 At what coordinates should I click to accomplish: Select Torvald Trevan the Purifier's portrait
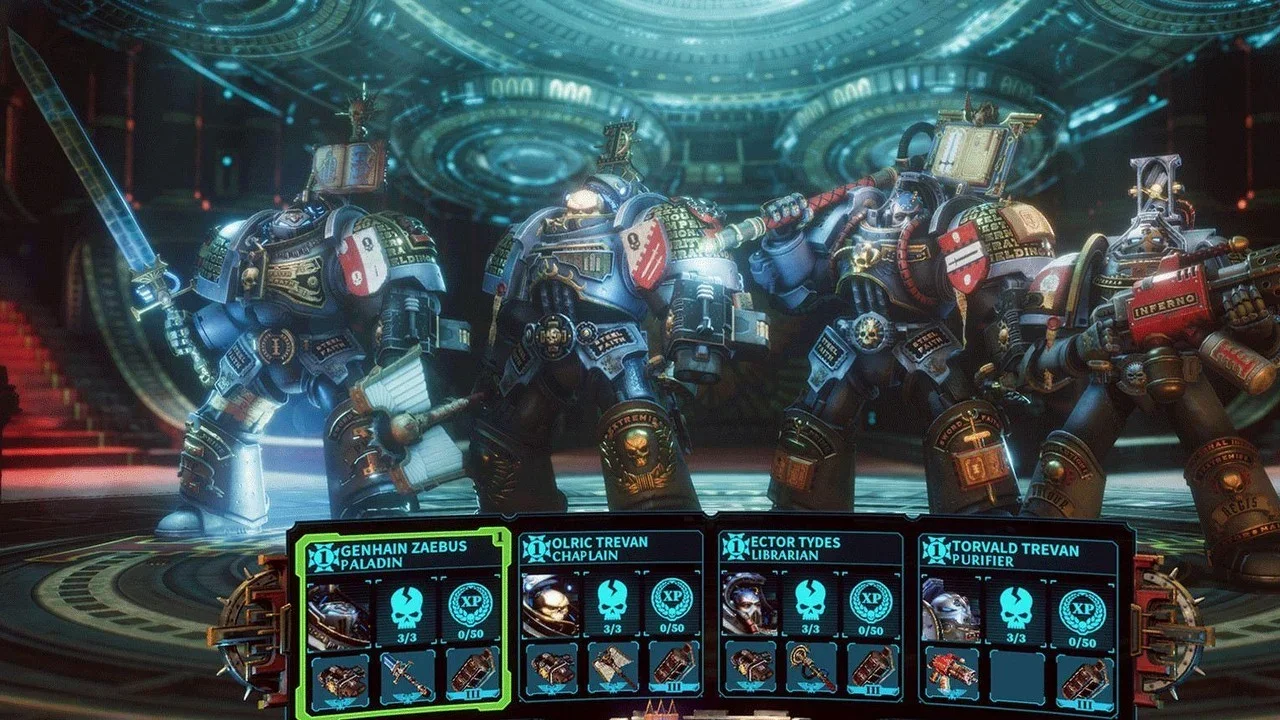(949, 608)
